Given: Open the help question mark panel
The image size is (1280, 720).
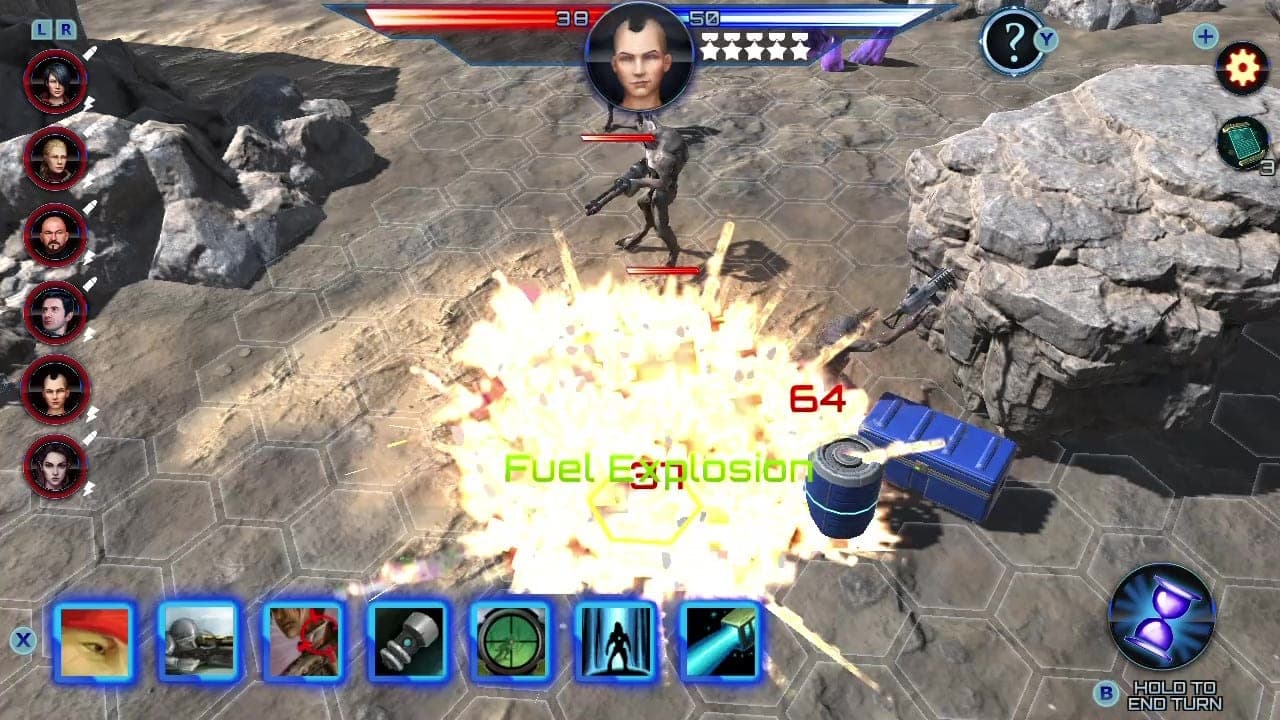Looking at the screenshot, I should [x=1012, y=43].
